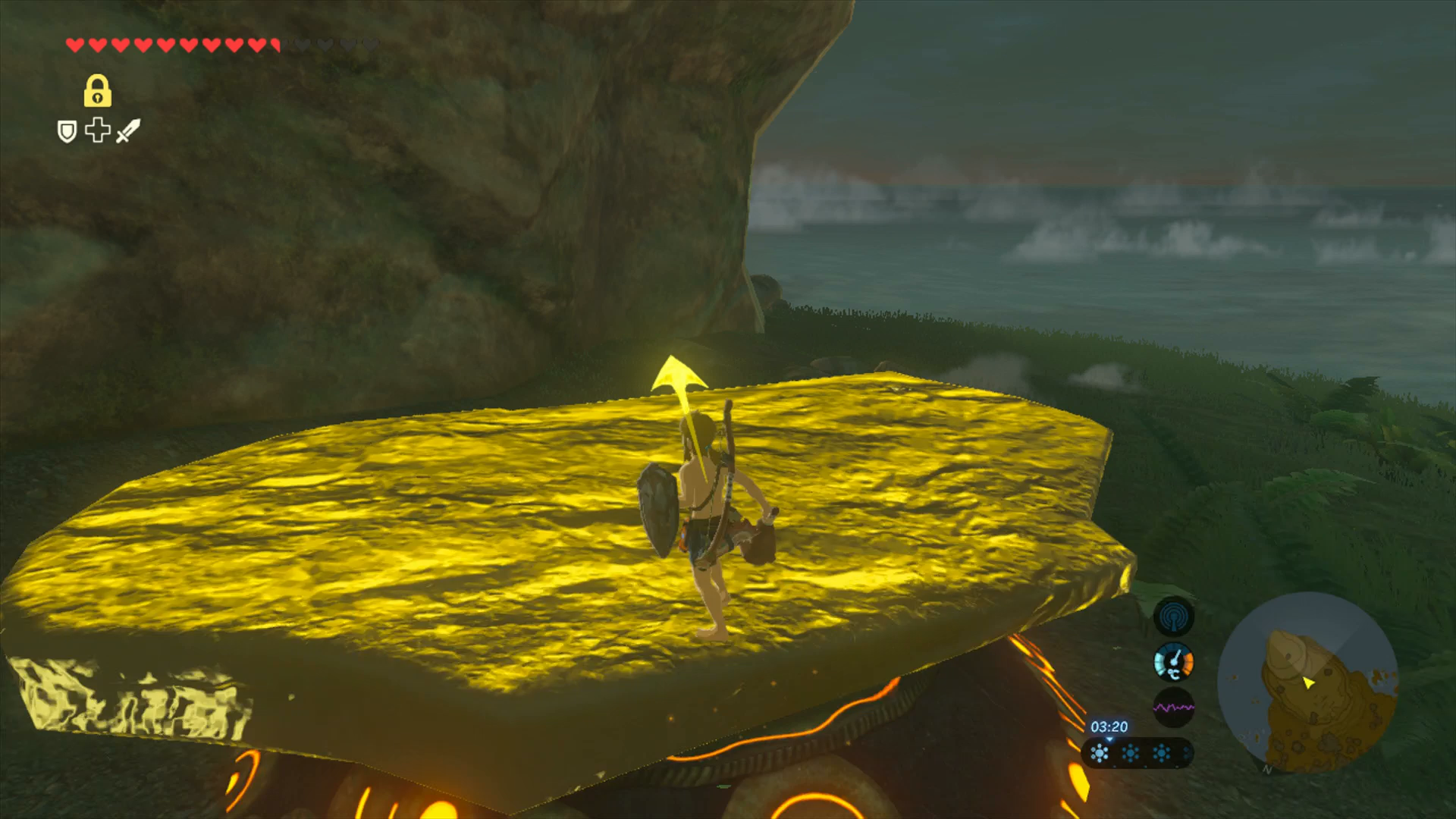The image size is (1456, 819).
Task: Toggle the second cold-resistance snowflake indicator
Action: 1131,752
